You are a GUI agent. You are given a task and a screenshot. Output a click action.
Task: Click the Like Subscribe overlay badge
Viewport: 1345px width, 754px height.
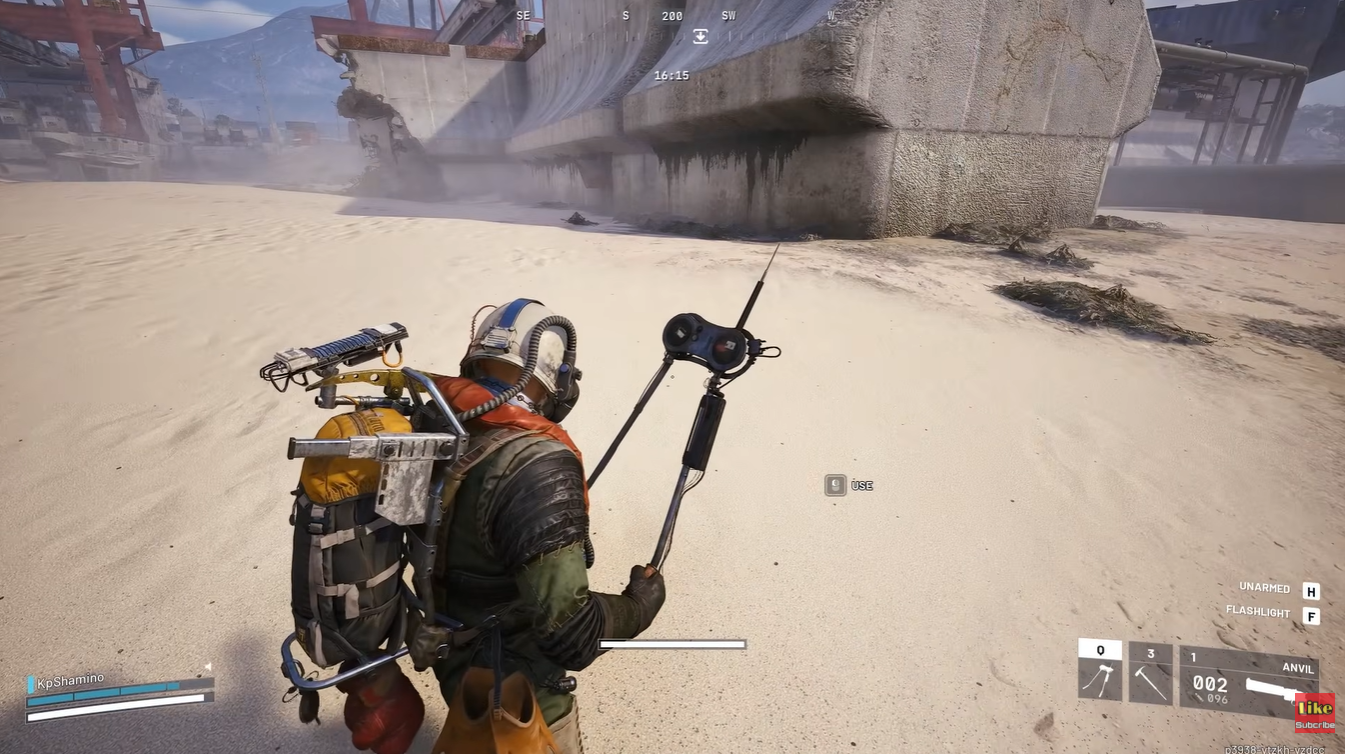tap(1314, 714)
